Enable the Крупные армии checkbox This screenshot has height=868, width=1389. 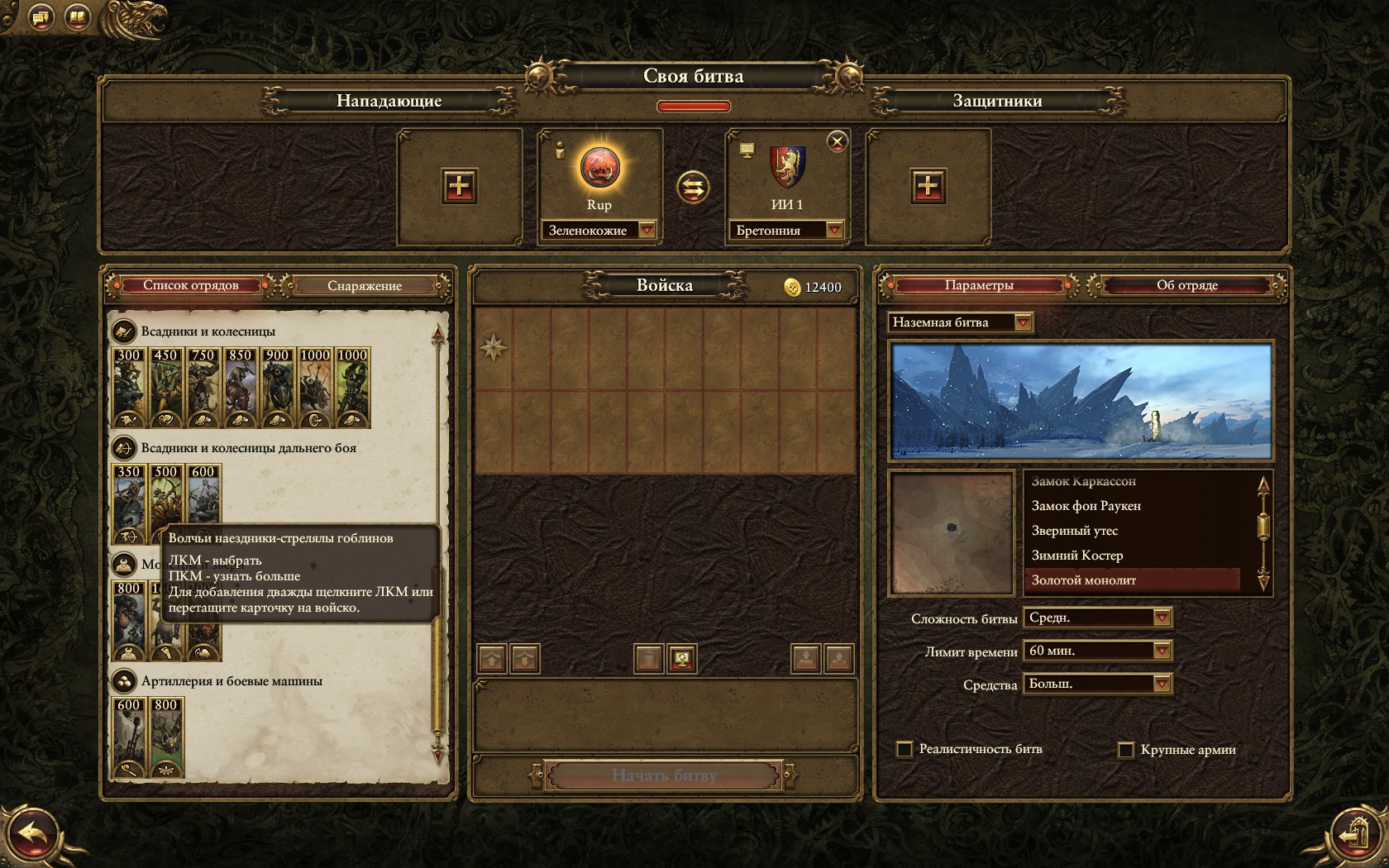[x=1125, y=750]
